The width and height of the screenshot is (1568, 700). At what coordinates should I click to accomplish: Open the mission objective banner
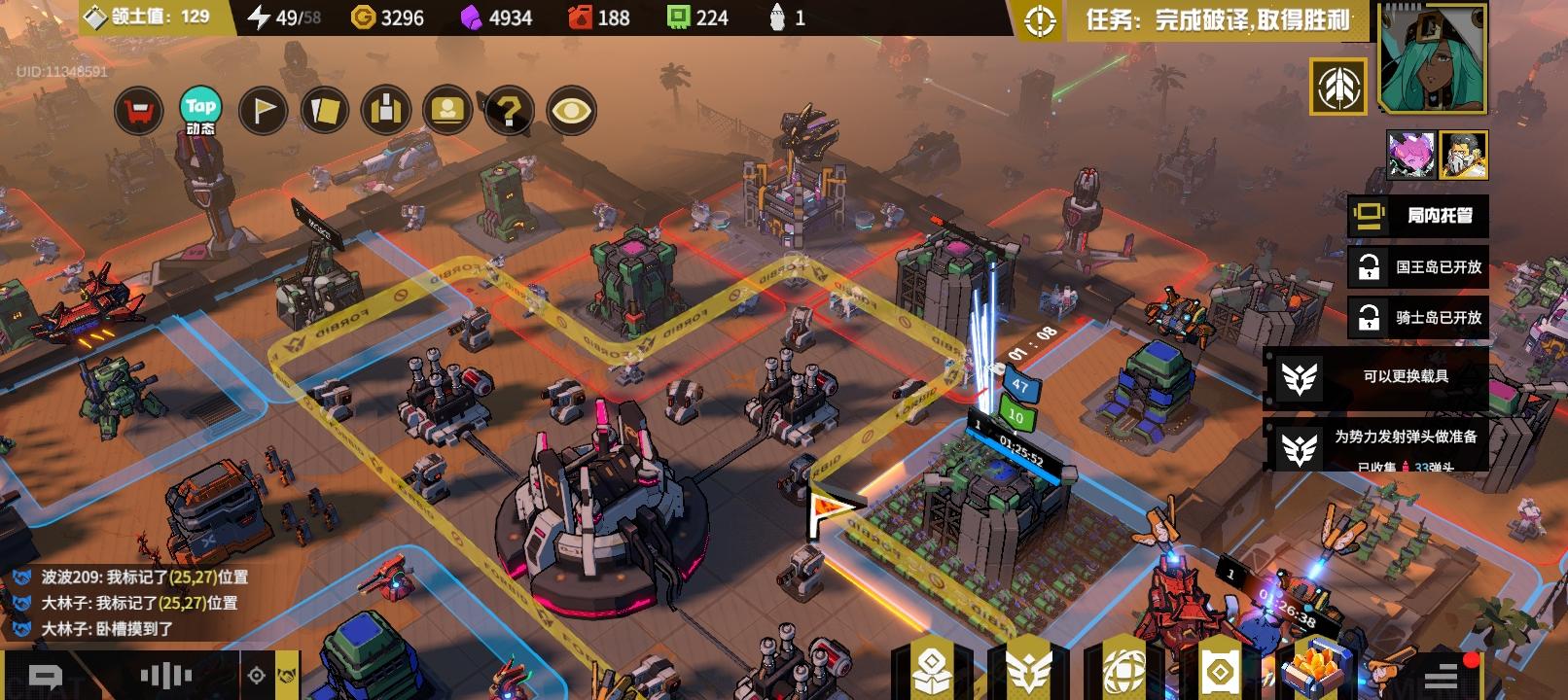pos(1216,20)
